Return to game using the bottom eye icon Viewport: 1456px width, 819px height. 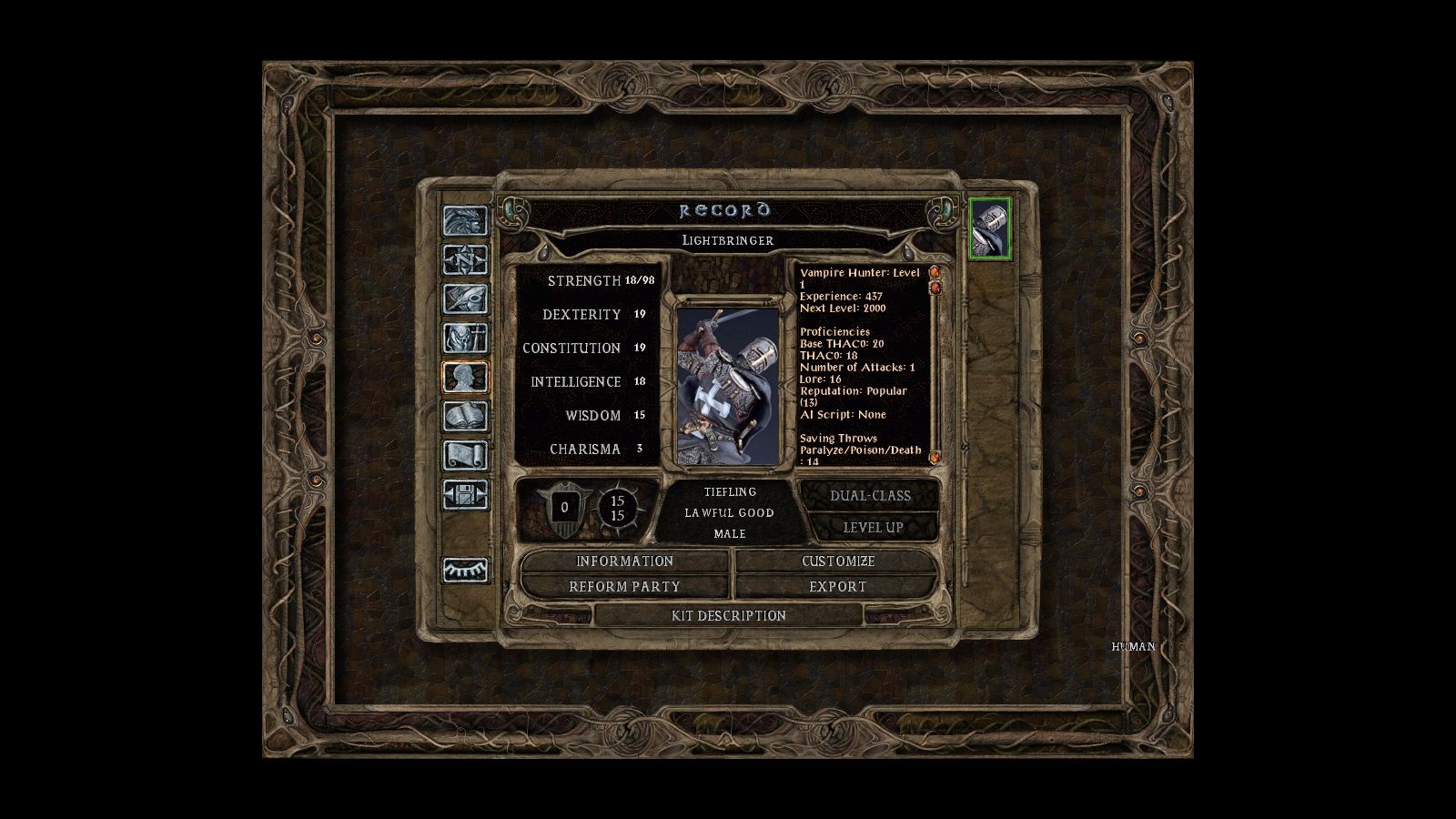point(466,571)
